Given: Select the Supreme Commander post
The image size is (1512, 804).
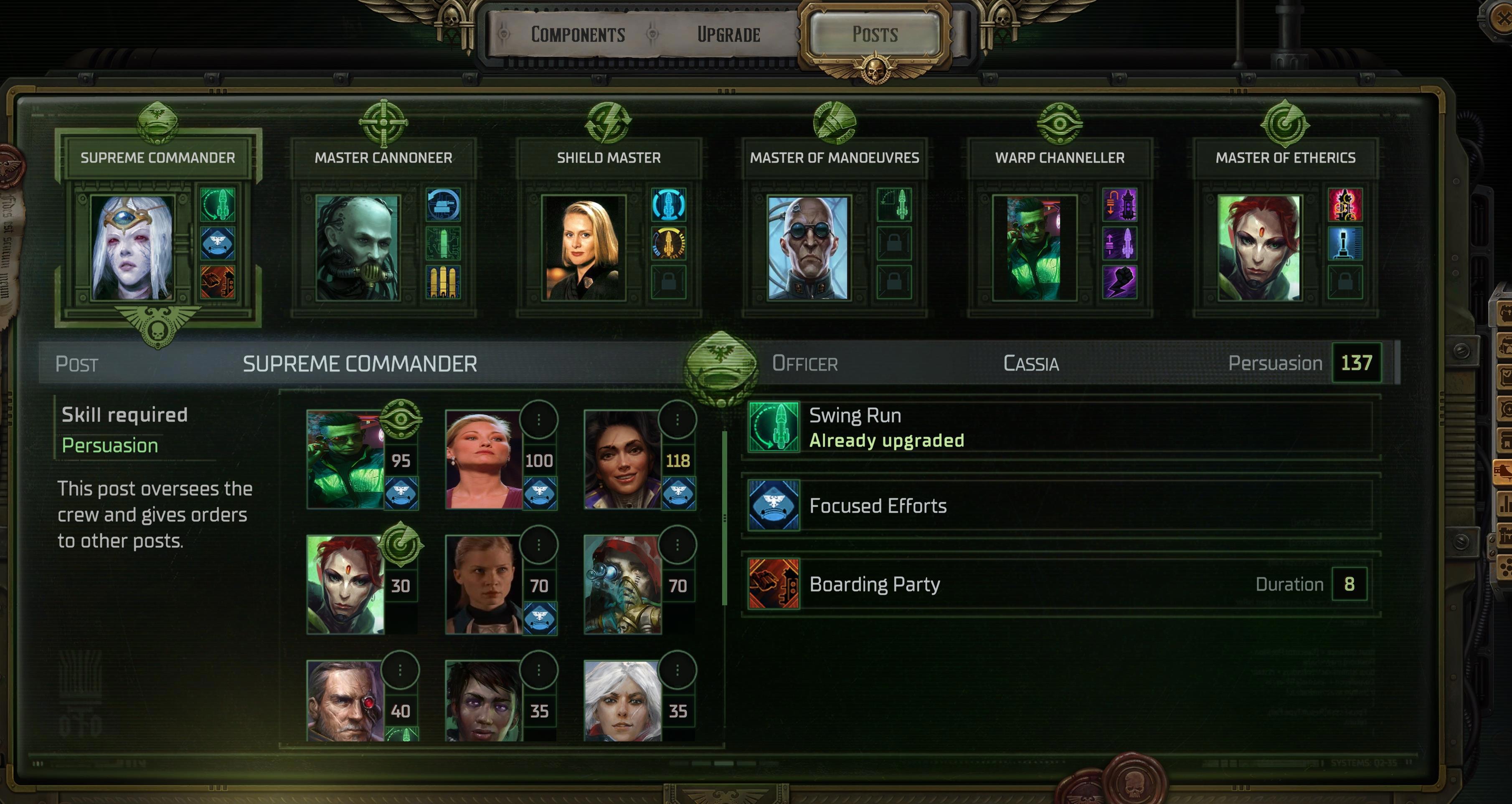Looking at the screenshot, I should point(157,157).
